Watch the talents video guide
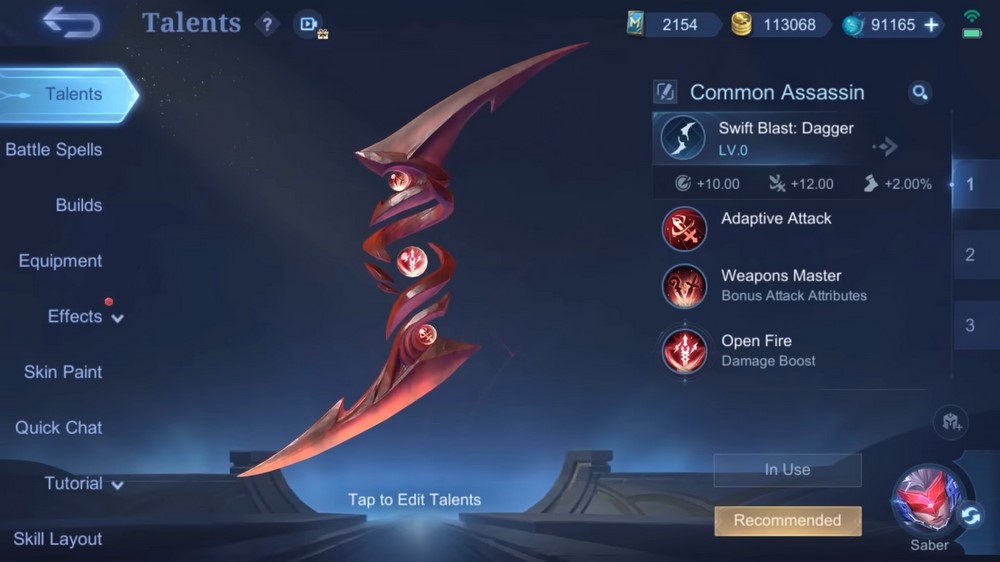Image resolution: width=1000 pixels, height=562 pixels. (308, 24)
